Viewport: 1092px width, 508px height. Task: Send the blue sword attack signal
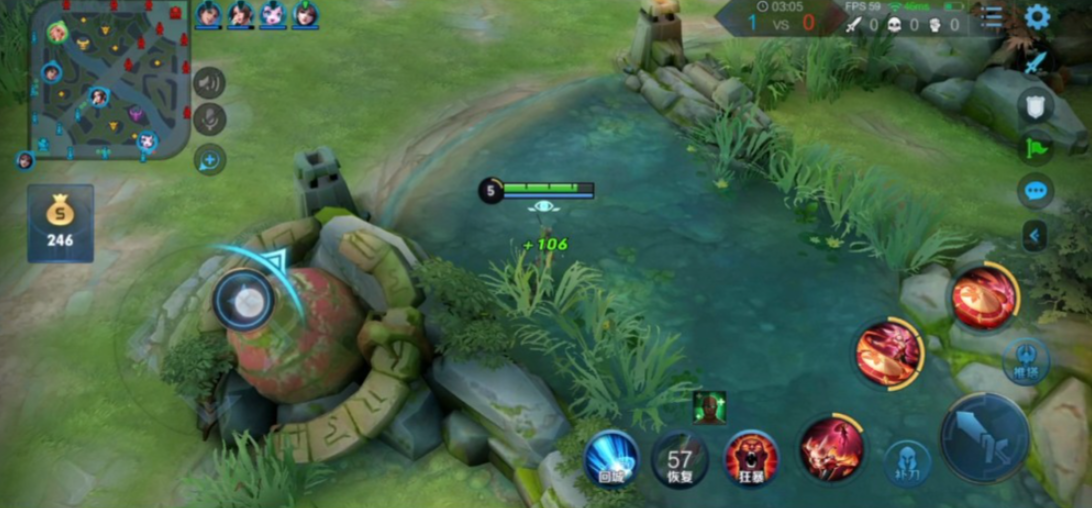point(1035,63)
